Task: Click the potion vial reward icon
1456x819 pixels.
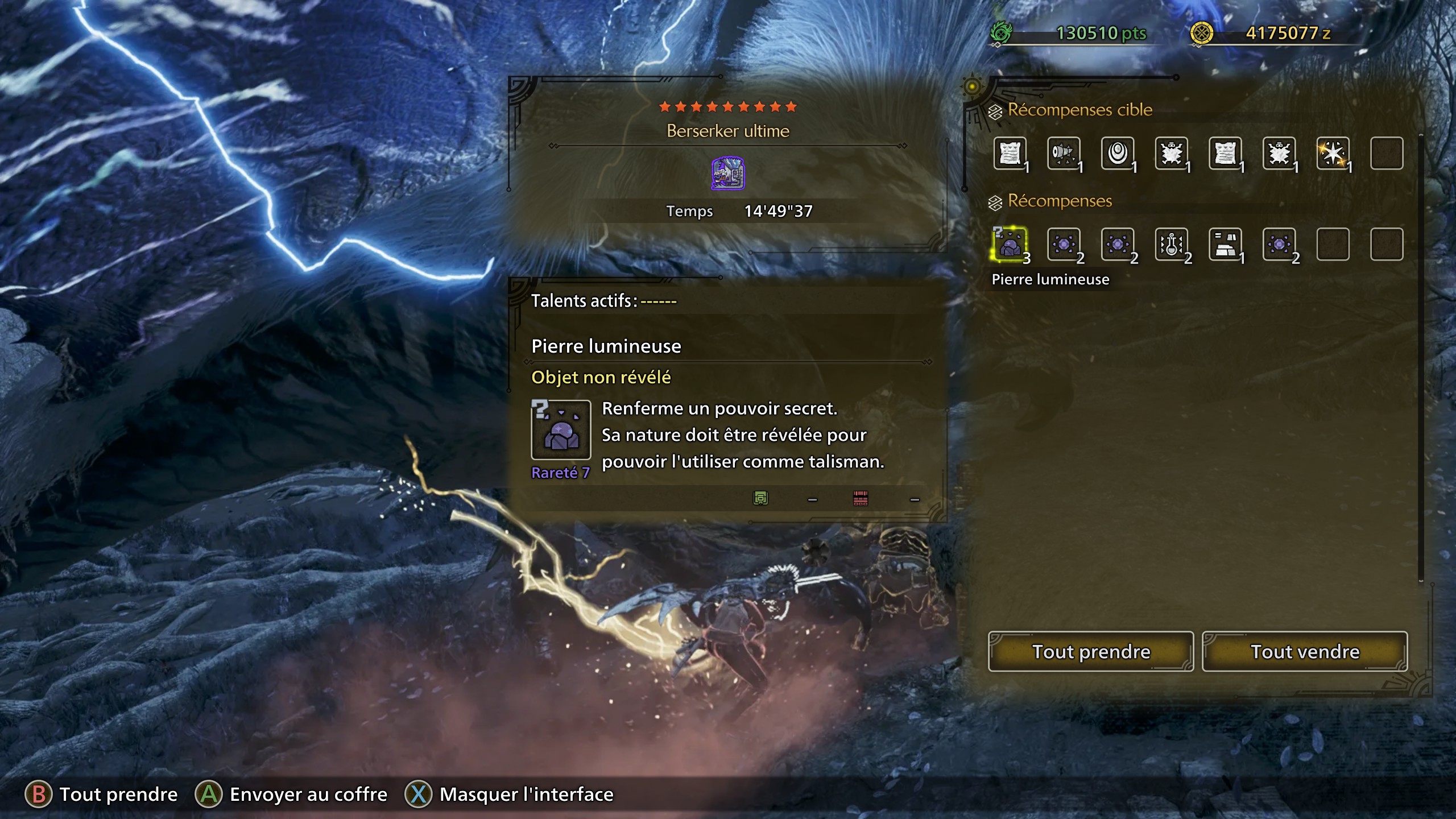Action: (x=1172, y=246)
